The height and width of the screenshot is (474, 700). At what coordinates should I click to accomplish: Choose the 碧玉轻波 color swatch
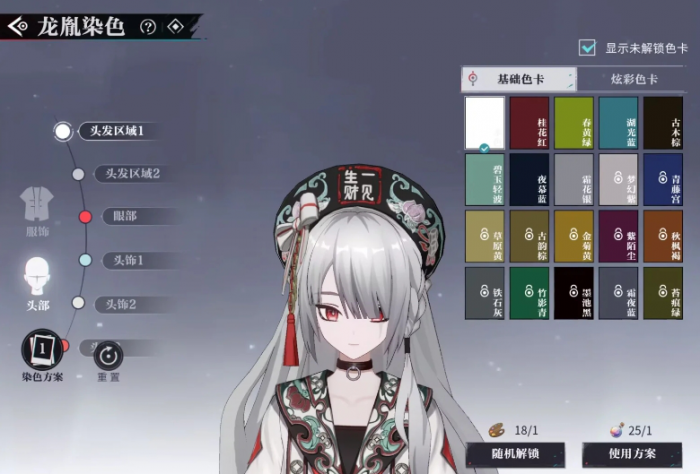point(486,179)
